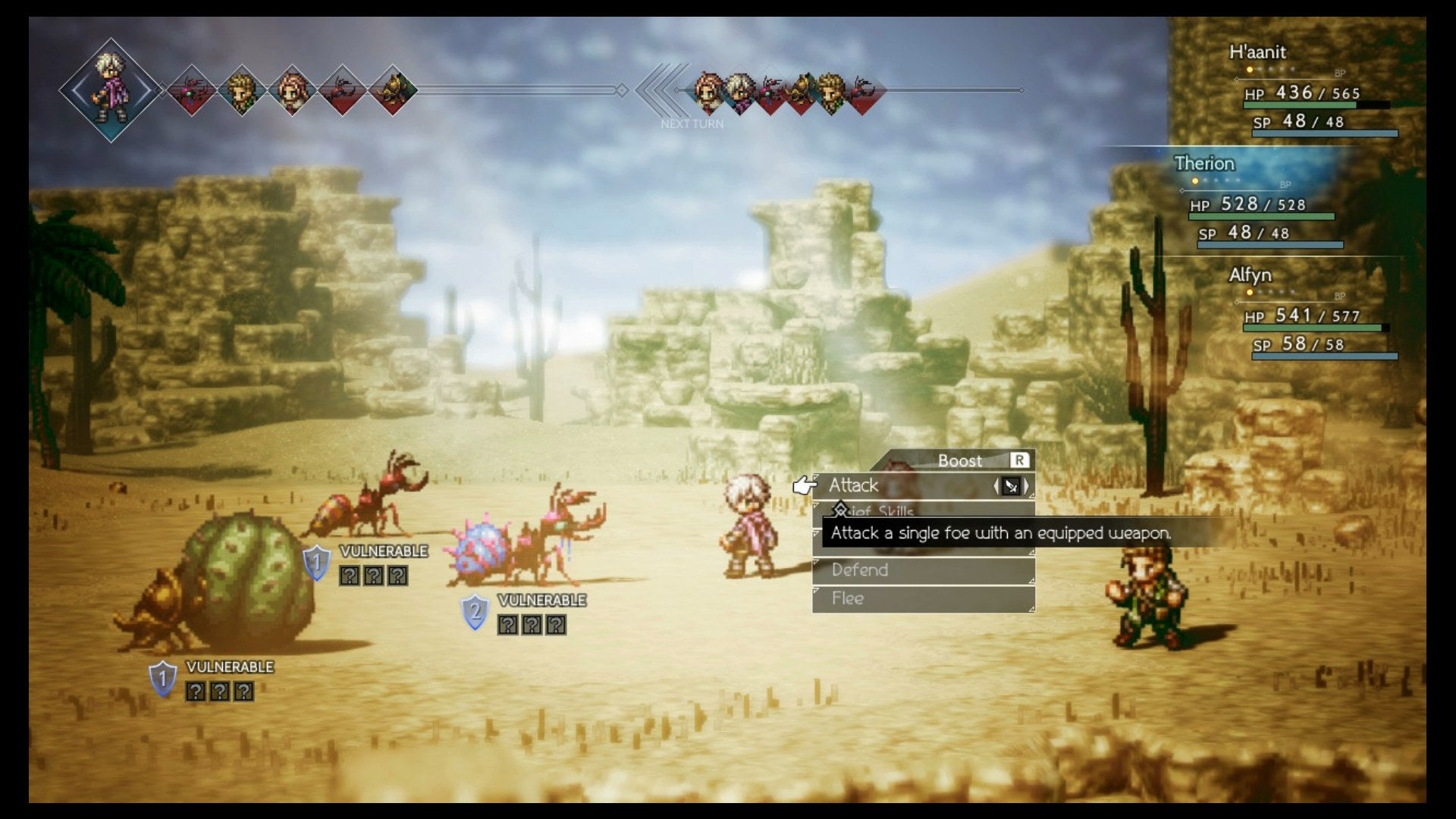
Task: Choose the Flee command
Action: [x=847, y=598]
